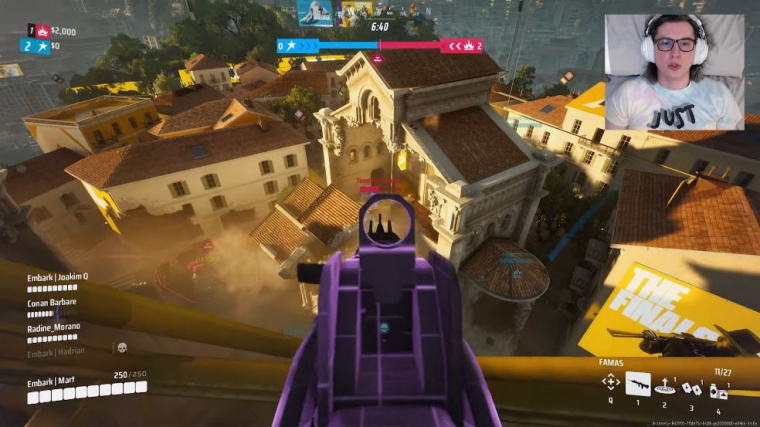Screen dimensions: 760x427
Task: Select teammate Conan Barbare in squad list
Action: point(52,301)
